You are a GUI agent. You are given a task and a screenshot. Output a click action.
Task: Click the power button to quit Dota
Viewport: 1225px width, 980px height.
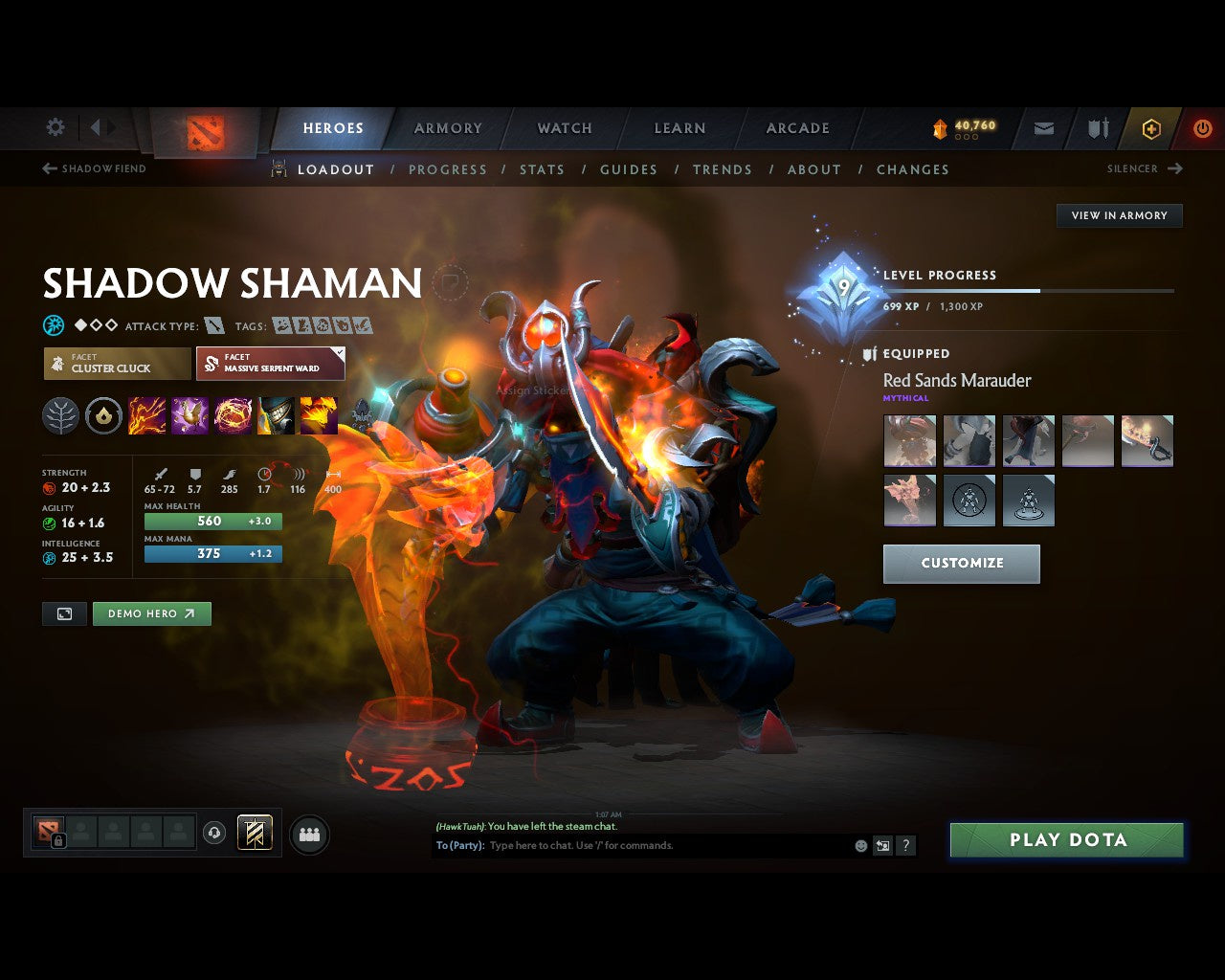(1202, 127)
